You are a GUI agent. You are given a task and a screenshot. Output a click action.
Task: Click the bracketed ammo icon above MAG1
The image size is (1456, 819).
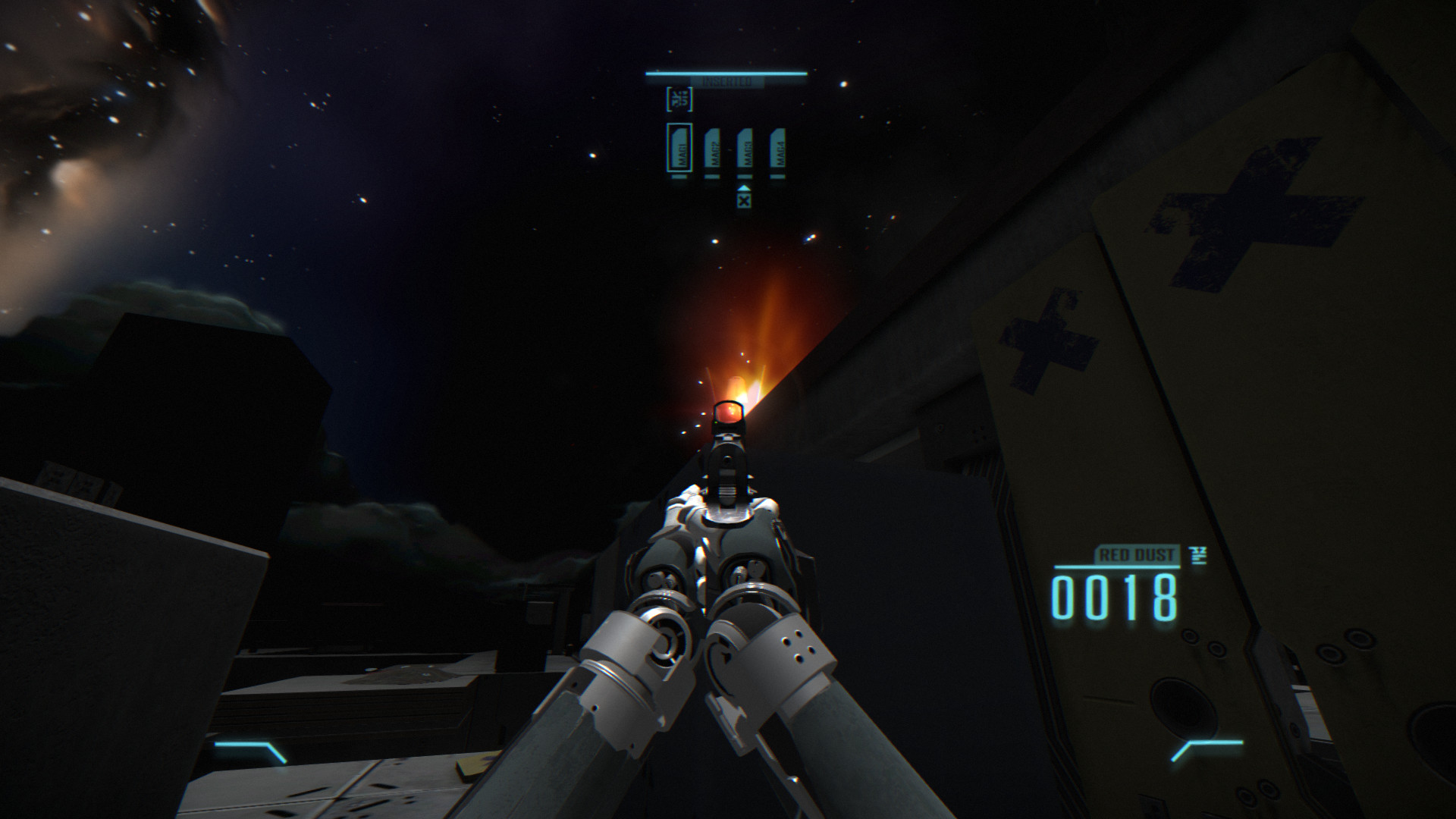pos(679,99)
